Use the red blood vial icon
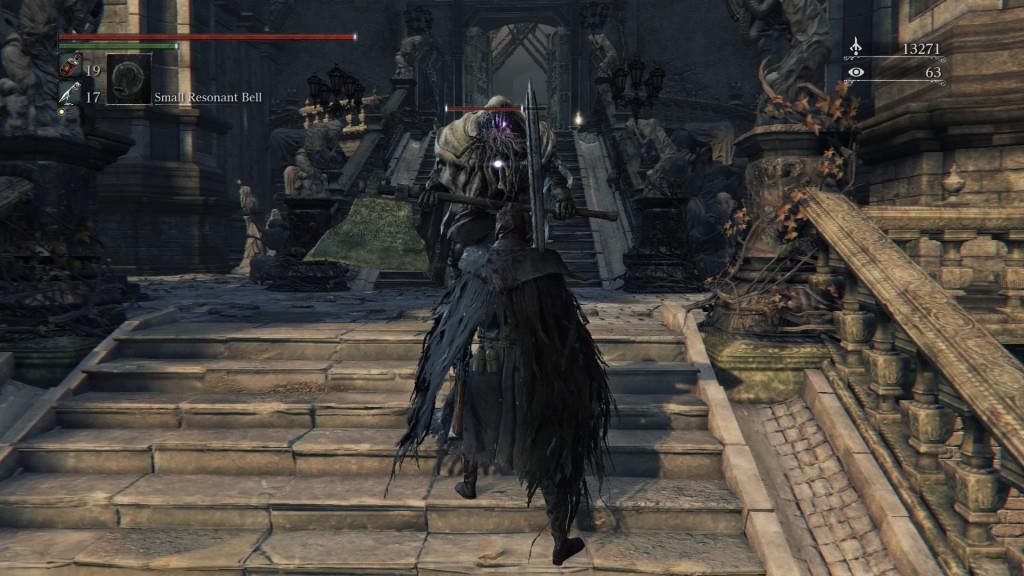Screen dimensions: 1024x576 (x=71, y=67)
